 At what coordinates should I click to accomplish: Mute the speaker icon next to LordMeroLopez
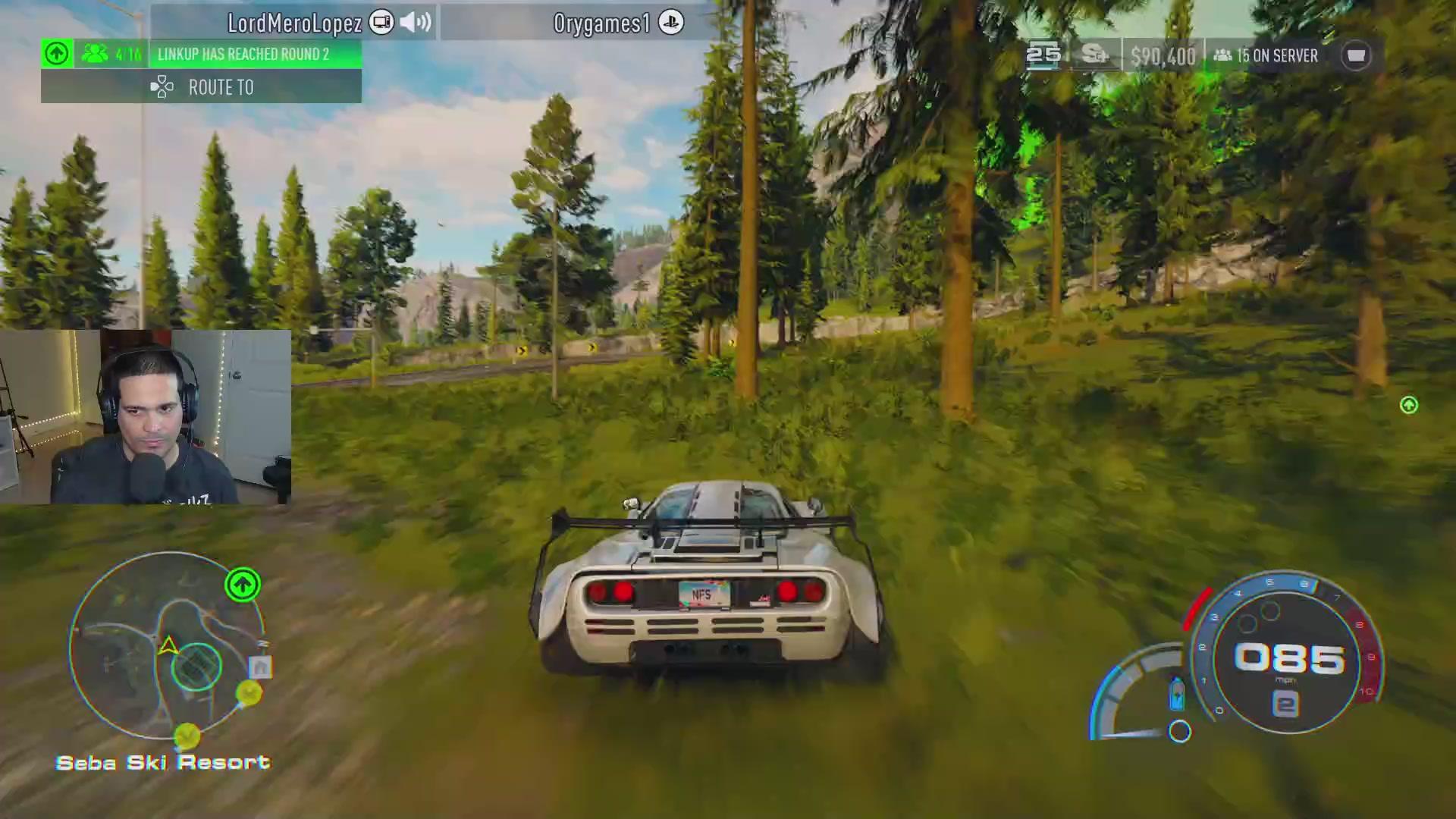click(x=413, y=22)
